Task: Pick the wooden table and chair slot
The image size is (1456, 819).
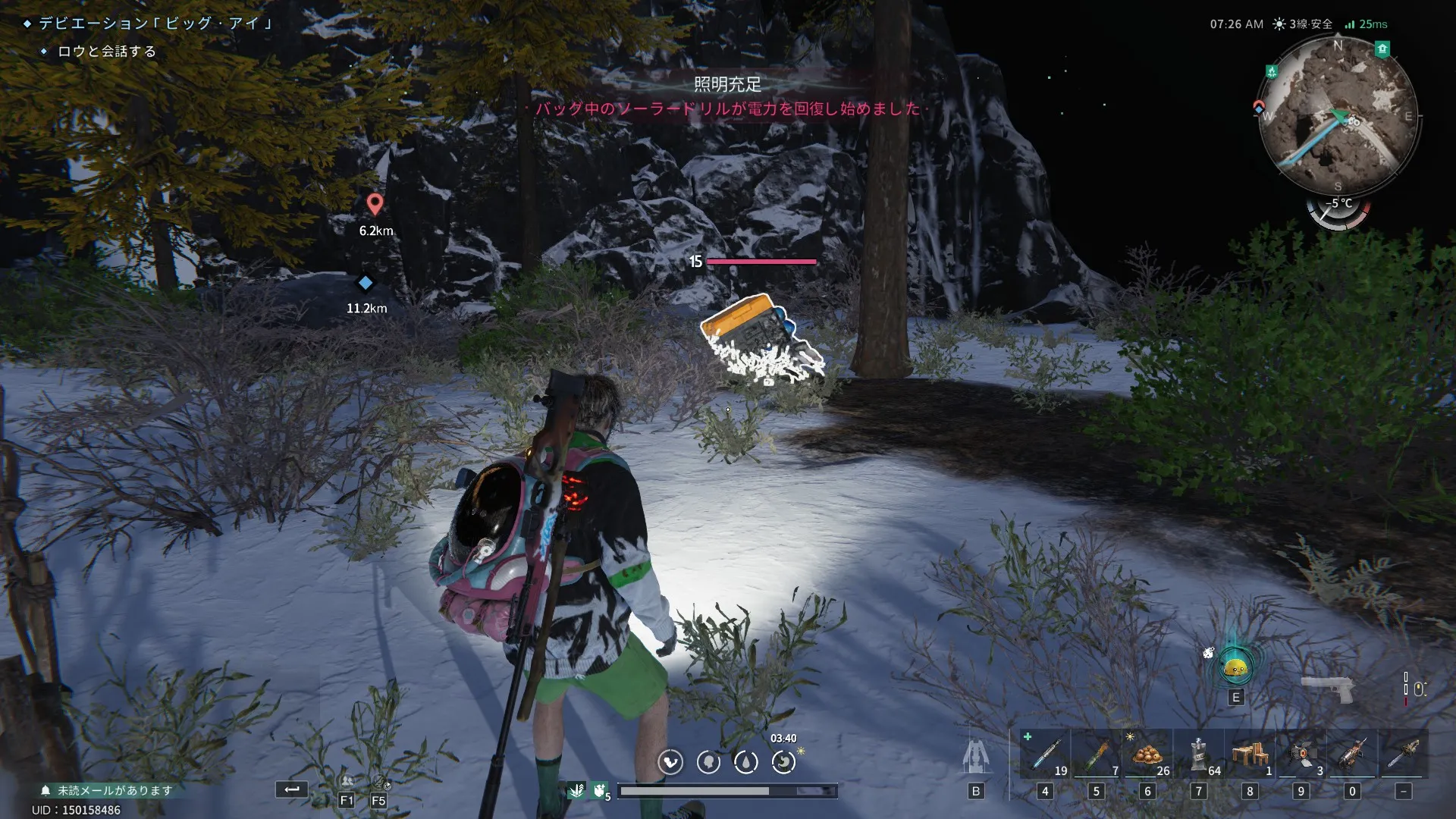Action: [x=1250, y=754]
